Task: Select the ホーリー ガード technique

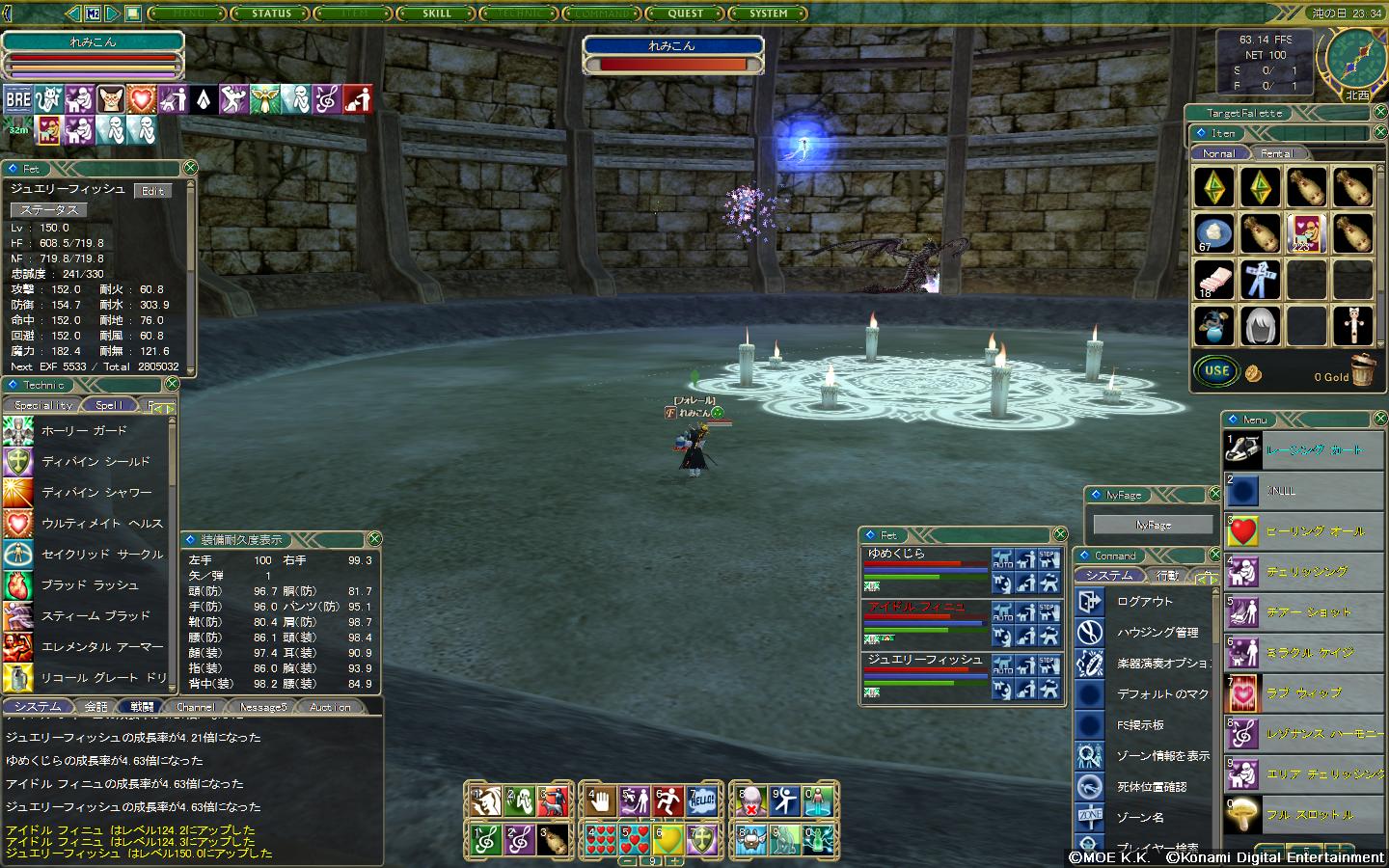Action: point(85,431)
